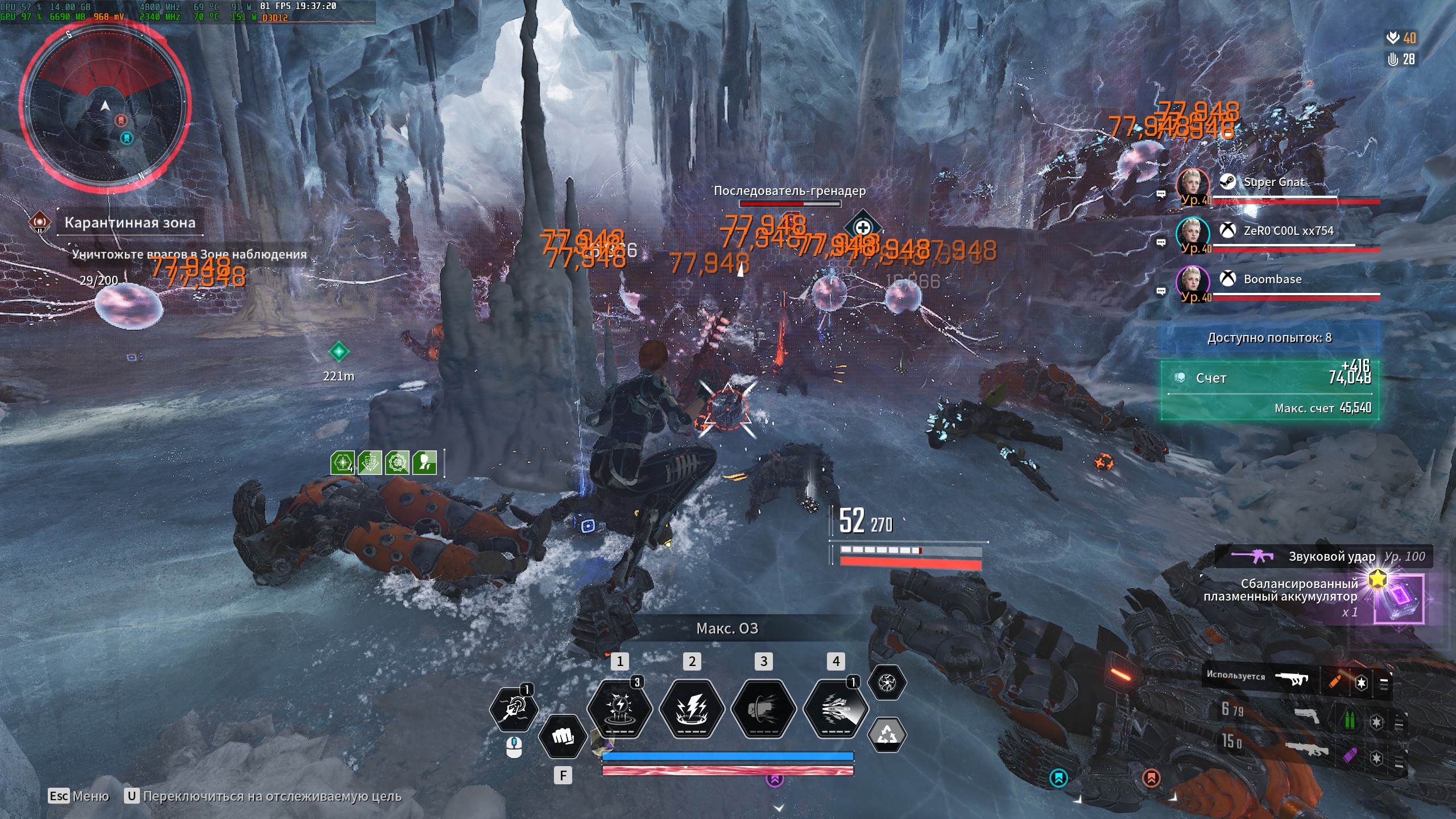Activate the electric beam ability in slot 4

coord(835,709)
